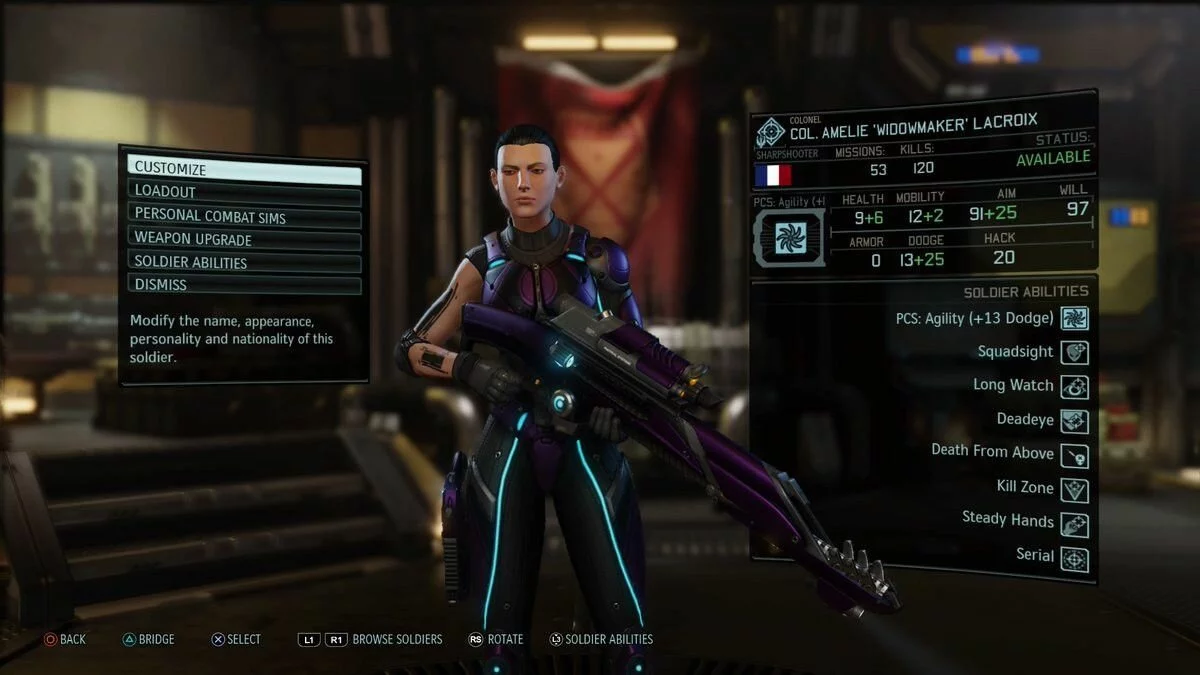The width and height of the screenshot is (1200, 675).
Task: Click the Serial ability icon
Action: tap(1074, 559)
